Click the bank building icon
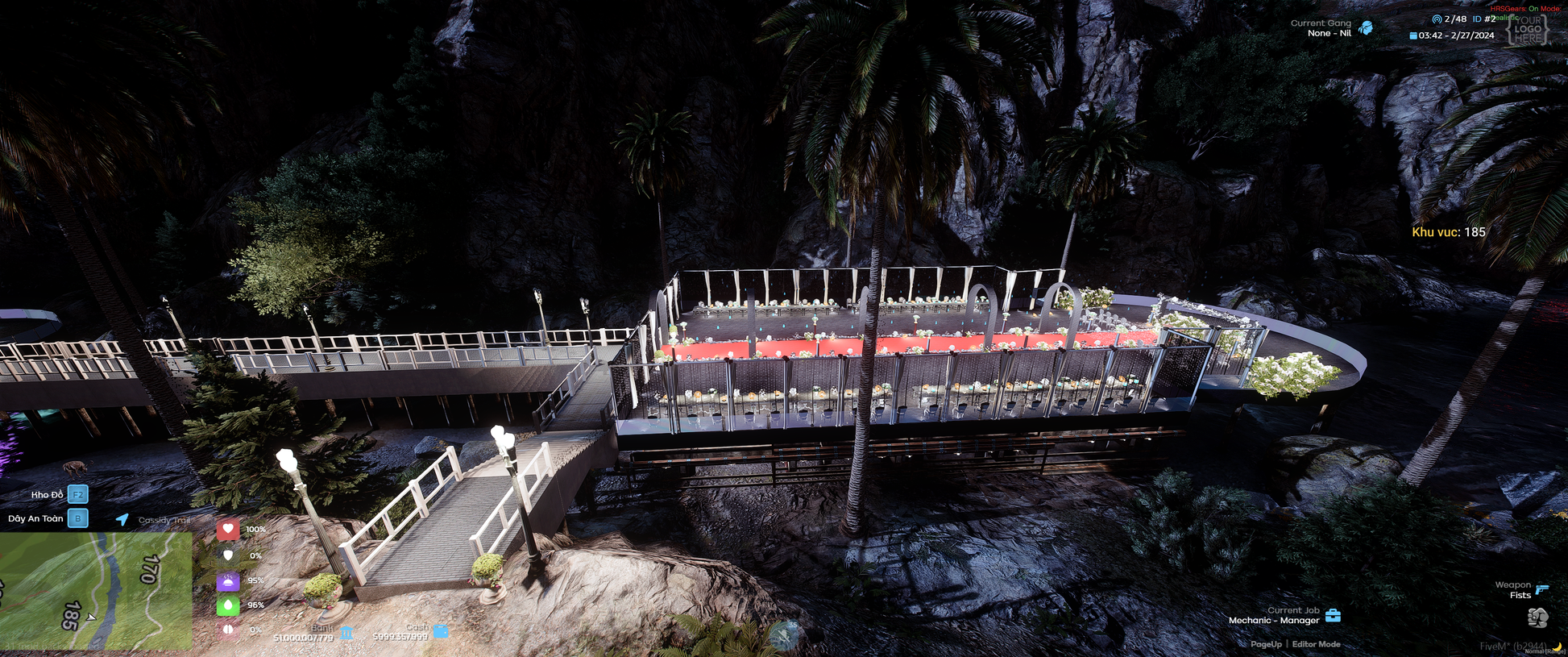The image size is (1568, 657). click(x=346, y=633)
